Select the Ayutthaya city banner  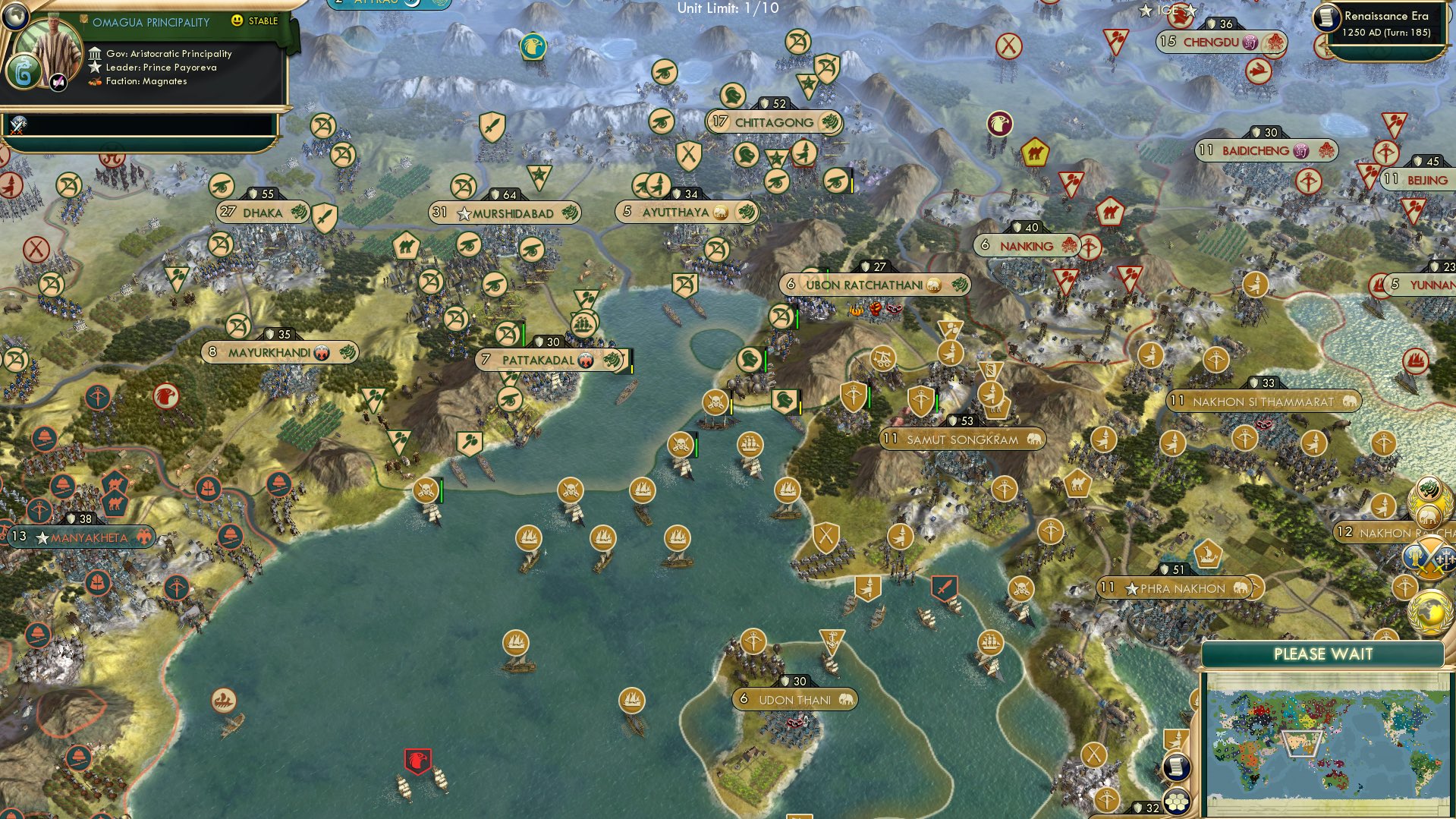[x=675, y=213]
